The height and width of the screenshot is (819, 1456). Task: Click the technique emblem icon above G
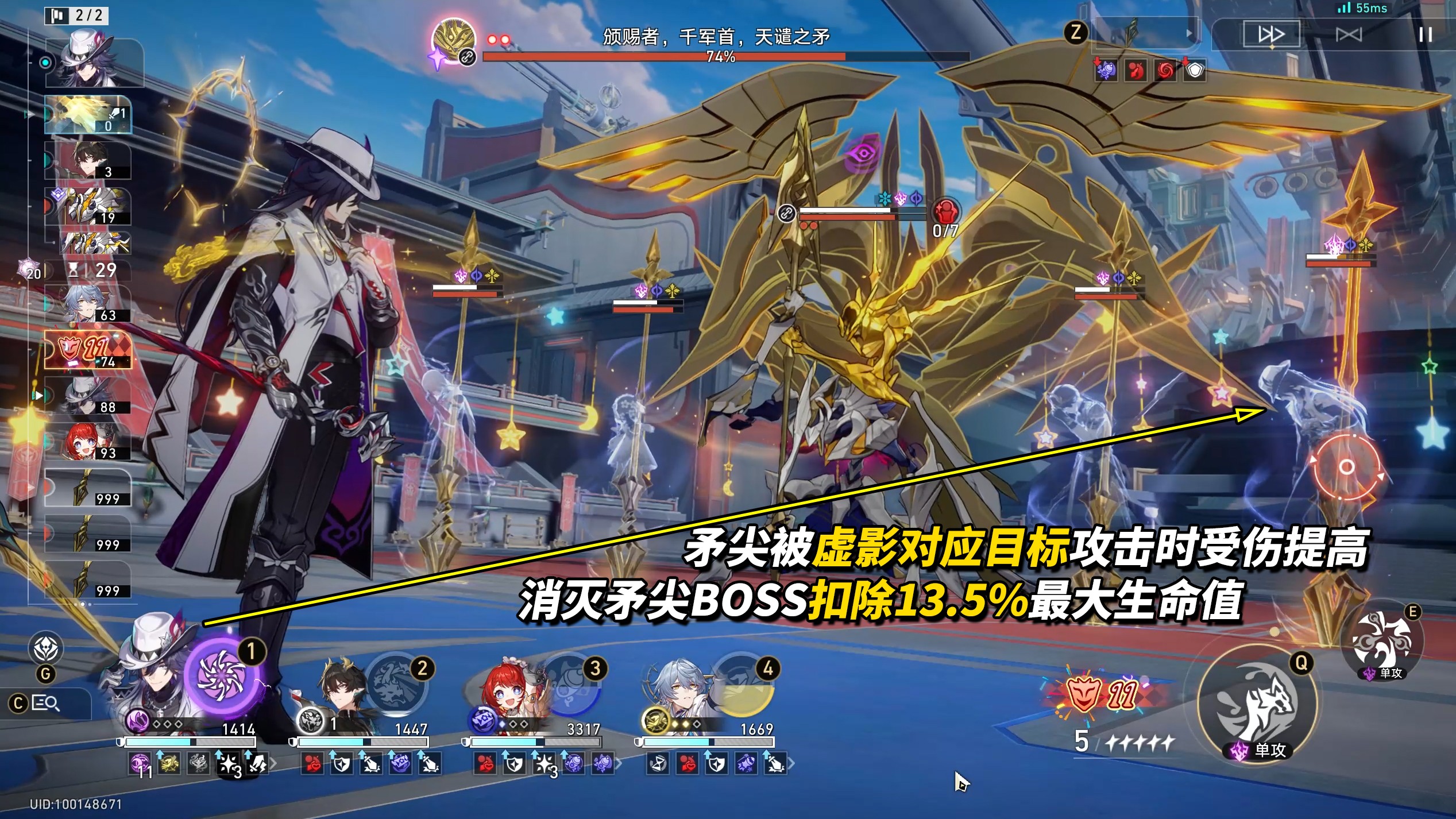tap(46, 649)
